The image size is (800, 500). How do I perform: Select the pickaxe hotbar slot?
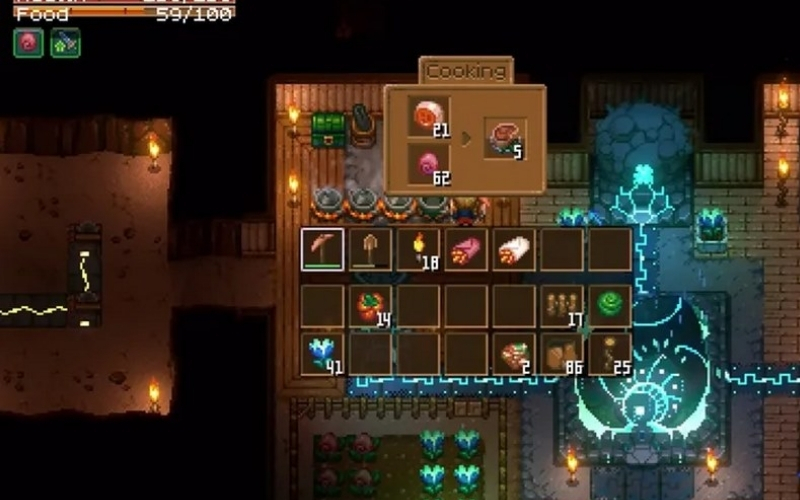click(323, 250)
